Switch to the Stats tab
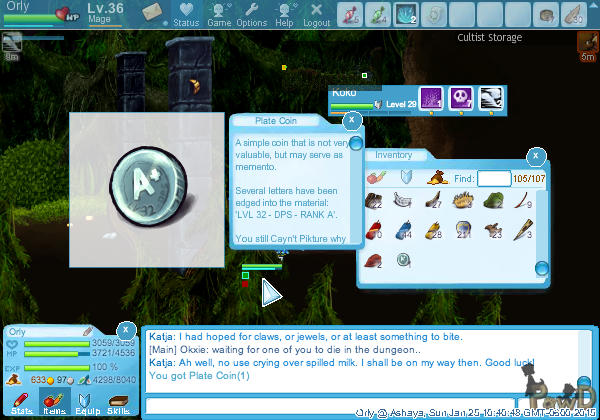The height and width of the screenshot is (420, 600). (21, 403)
